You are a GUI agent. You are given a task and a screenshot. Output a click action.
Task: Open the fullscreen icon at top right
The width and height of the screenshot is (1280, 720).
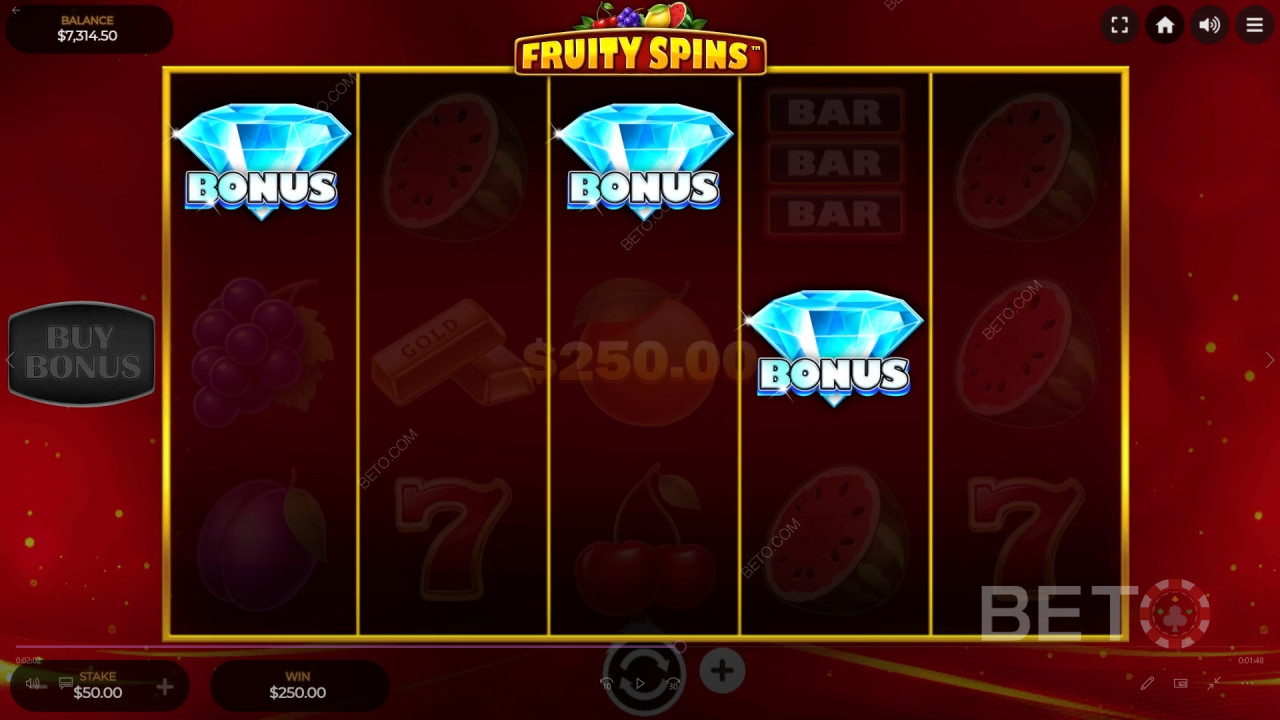coord(1119,25)
